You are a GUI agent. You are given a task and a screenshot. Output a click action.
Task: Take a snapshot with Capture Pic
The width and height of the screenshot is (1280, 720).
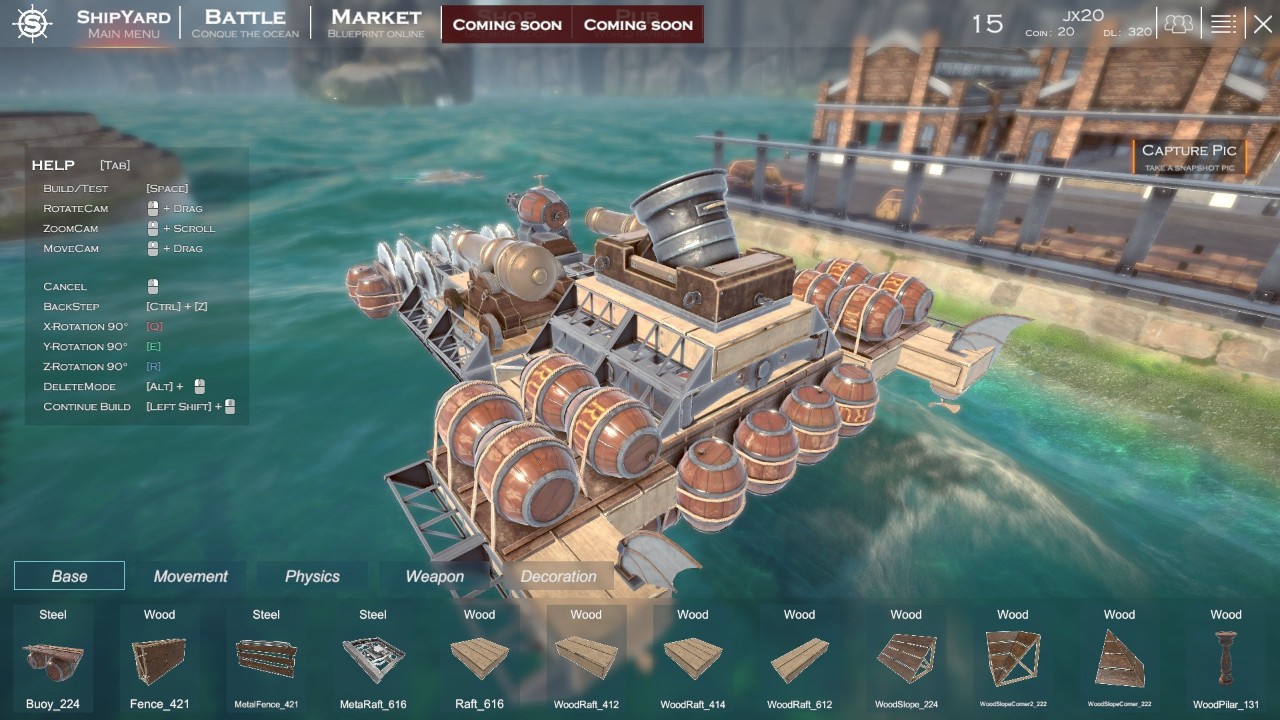pyautogui.click(x=1189, y=156)
